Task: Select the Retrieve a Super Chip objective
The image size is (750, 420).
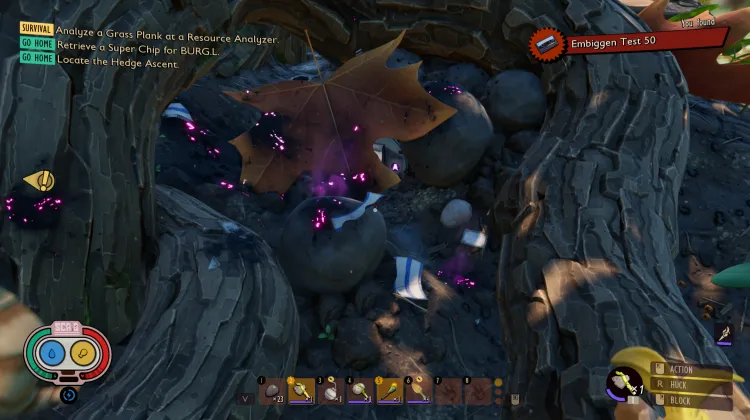Action: tap(146, 50)
